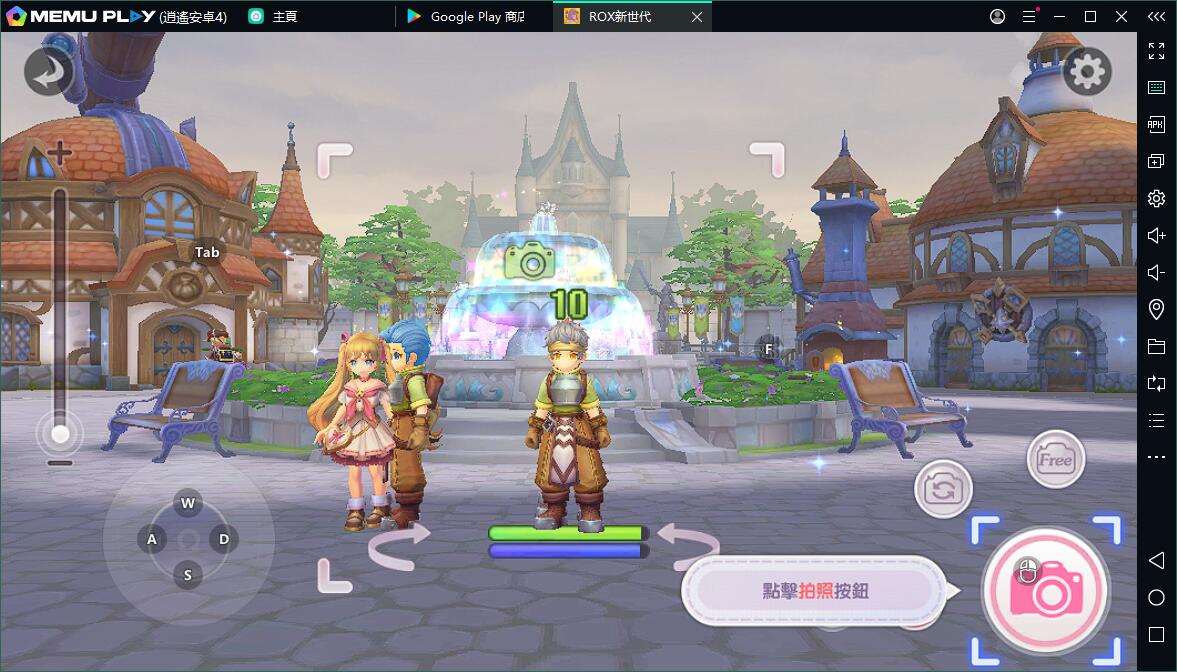Go back with the arrow button
The width and height of the screenshot is (1177, 672).
click(48, 71)
